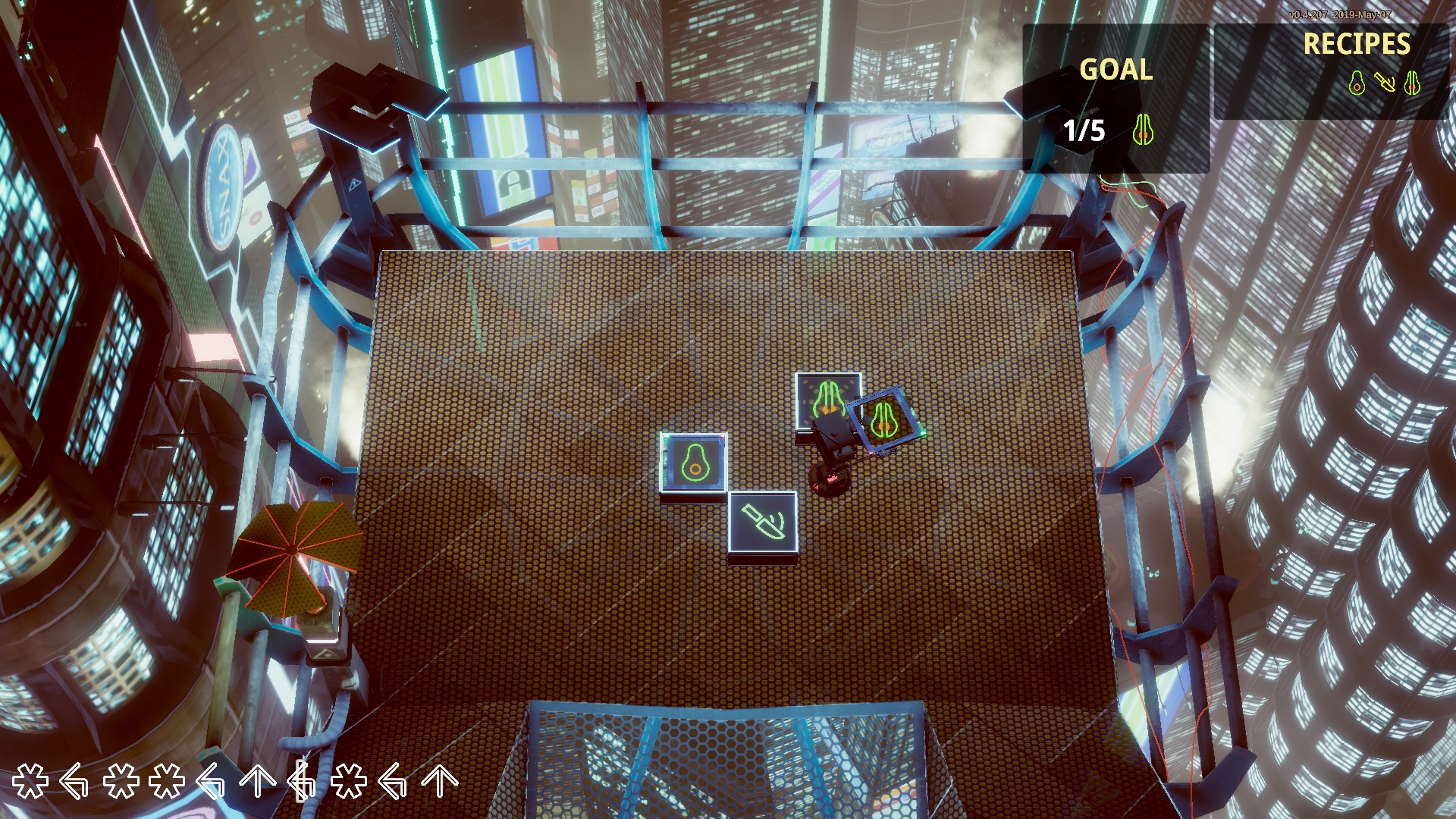The image size is (1456, 819).
Task: Open the Recipes panel
Action: point(1356,44)
